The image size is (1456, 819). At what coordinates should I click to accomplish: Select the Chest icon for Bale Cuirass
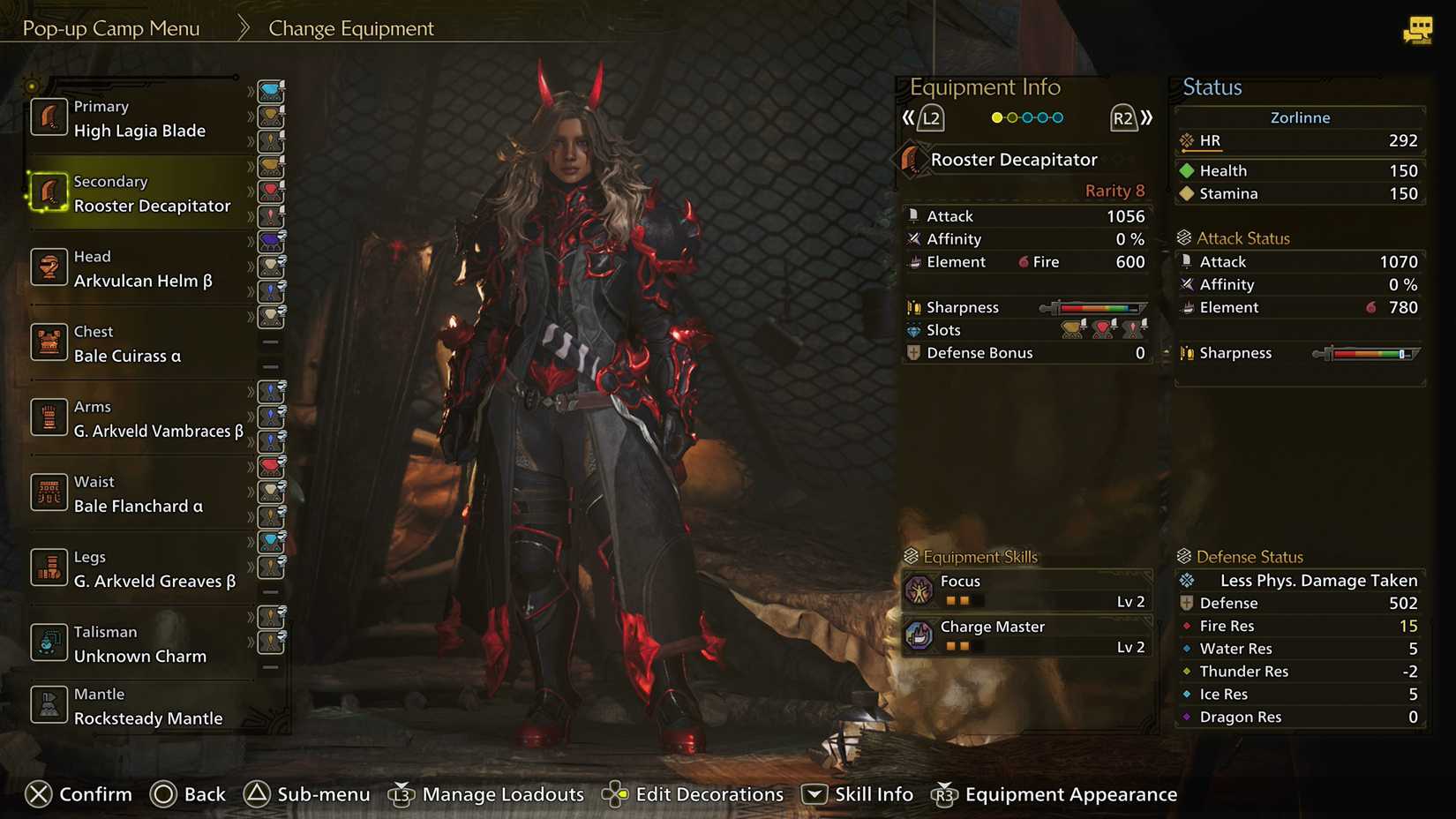coord(49,342)
